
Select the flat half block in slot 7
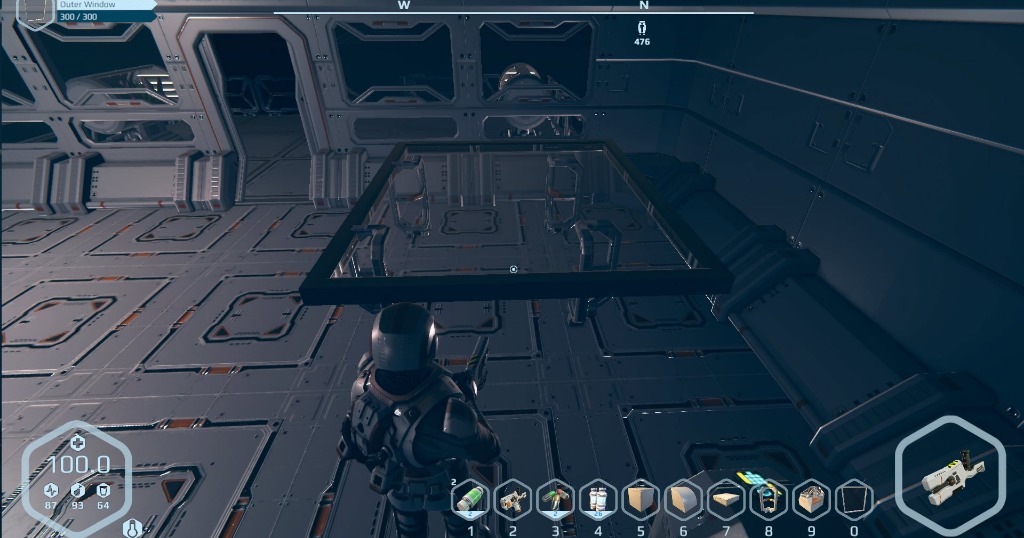pyautogui.click(x=726, y=499)
